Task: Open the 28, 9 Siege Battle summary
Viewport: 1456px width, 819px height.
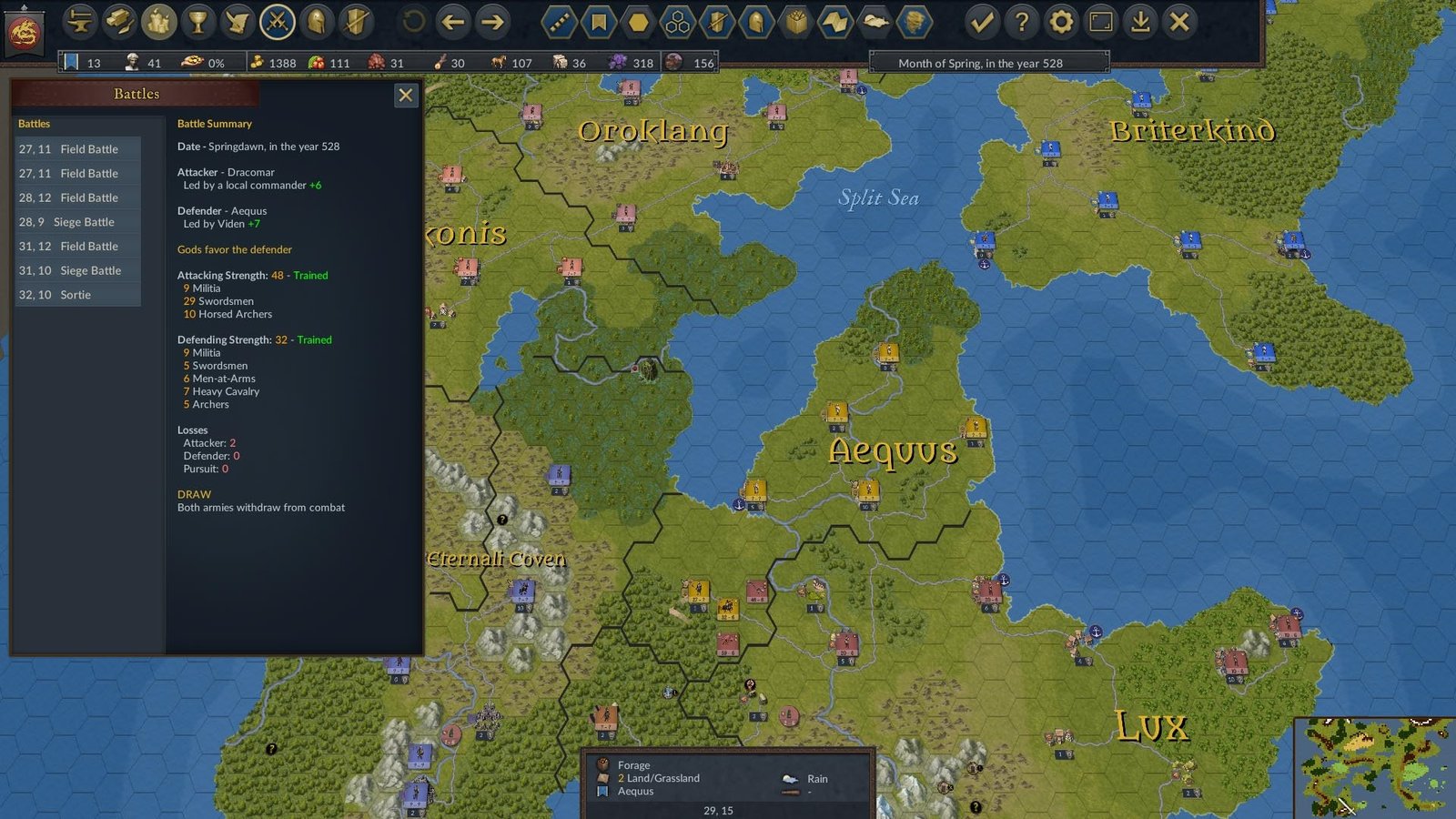Action: [x=78, y=222]
